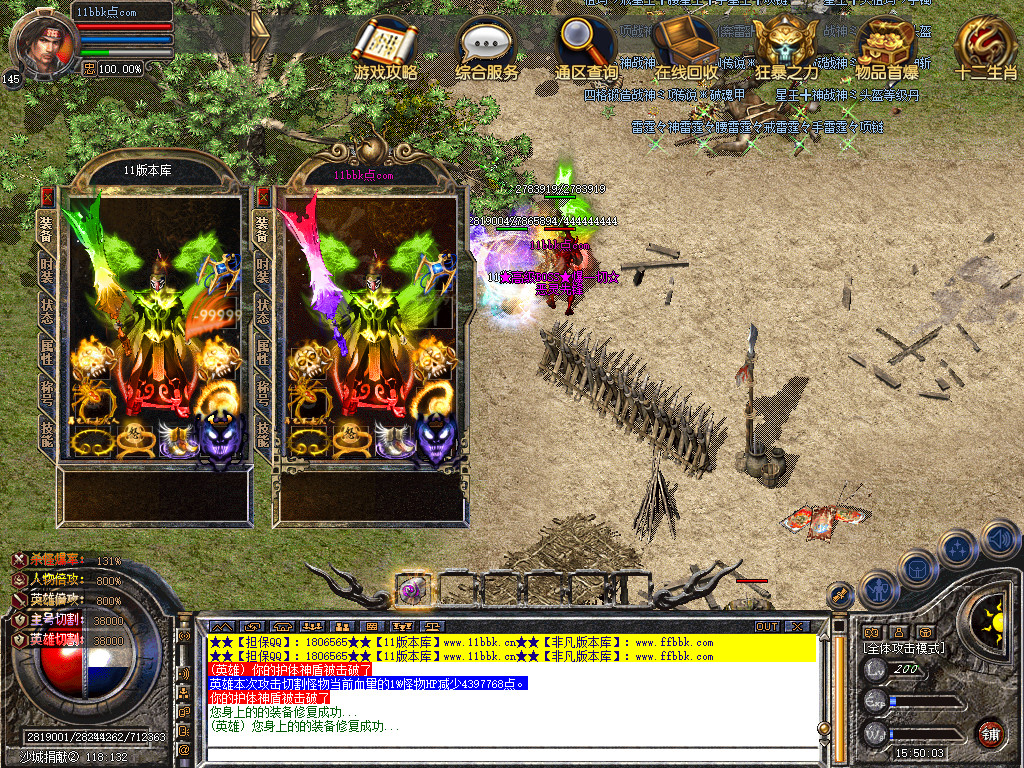Click the OUT button above chat
This screenshot has height=768, width=1024.
tap(767, 626)
